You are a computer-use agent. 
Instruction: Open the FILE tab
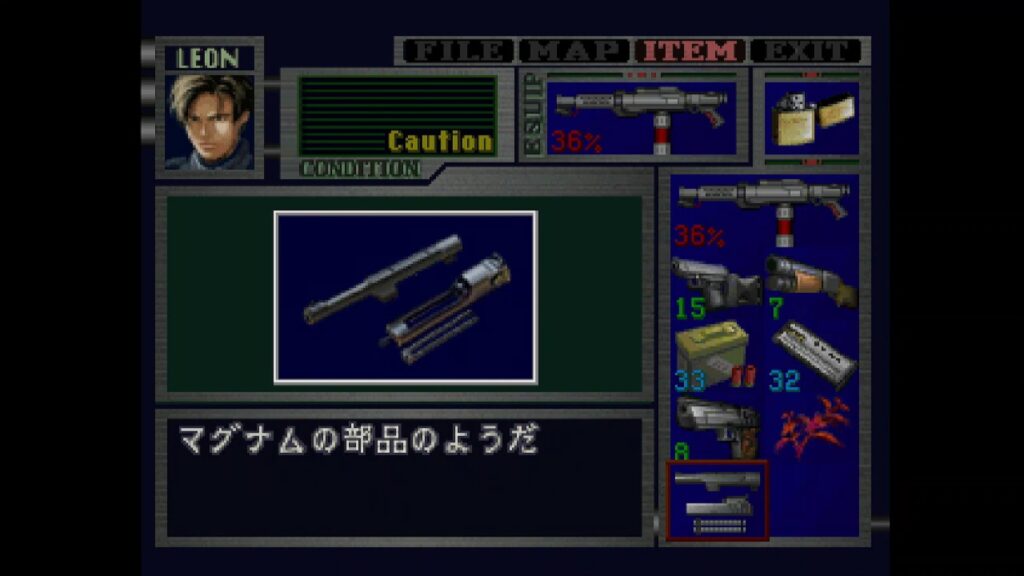pos(459,51)
